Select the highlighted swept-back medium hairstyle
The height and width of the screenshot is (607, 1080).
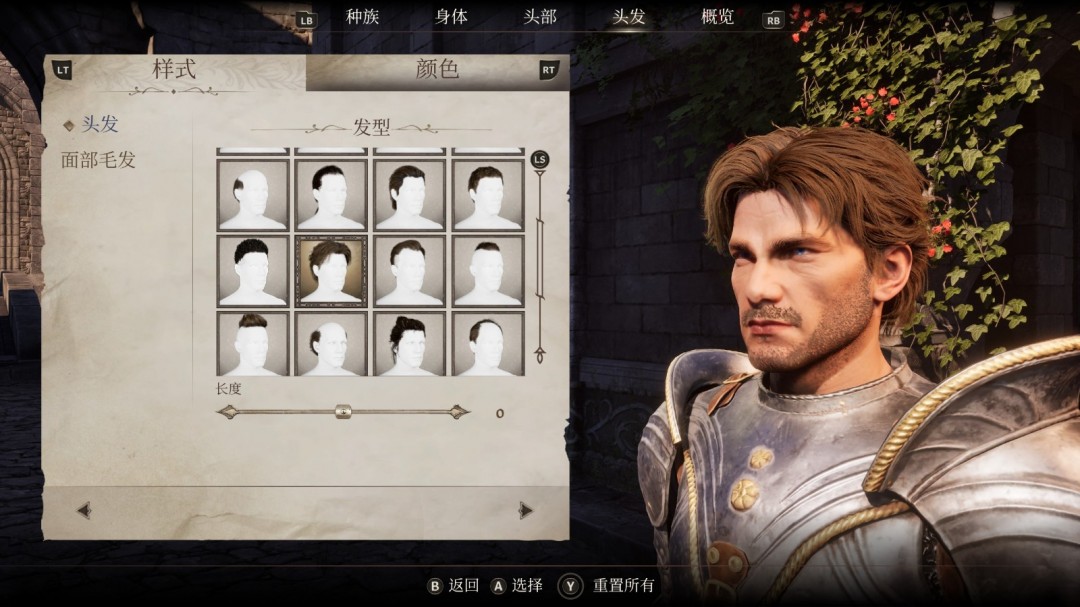tap(331, 271)
